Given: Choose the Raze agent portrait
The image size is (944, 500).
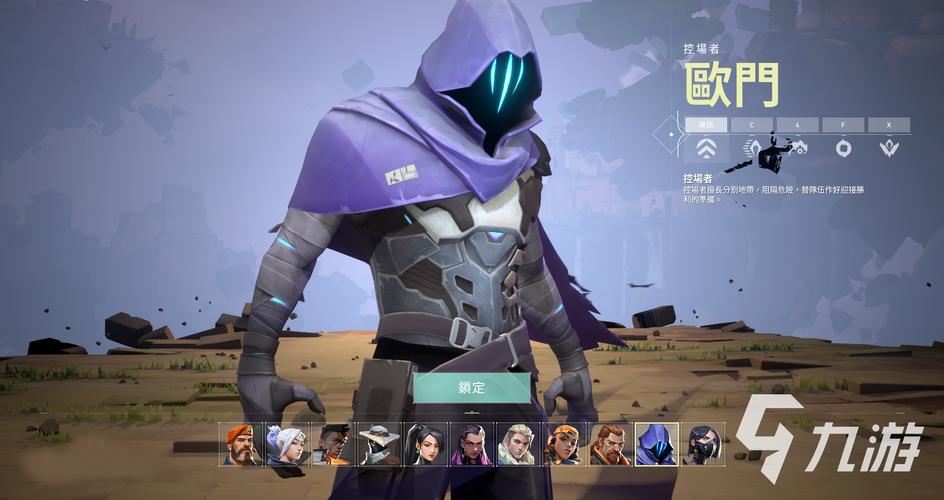Looking at the screenshot, I should (564, 444).
